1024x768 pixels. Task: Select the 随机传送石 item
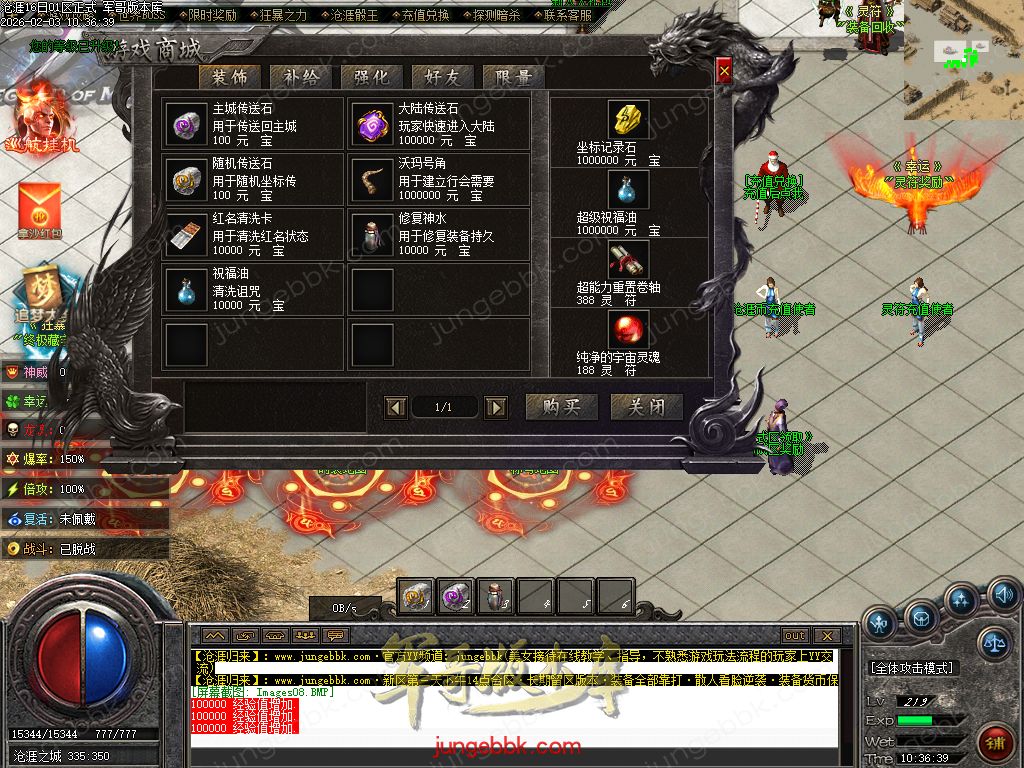click(186, 180)
